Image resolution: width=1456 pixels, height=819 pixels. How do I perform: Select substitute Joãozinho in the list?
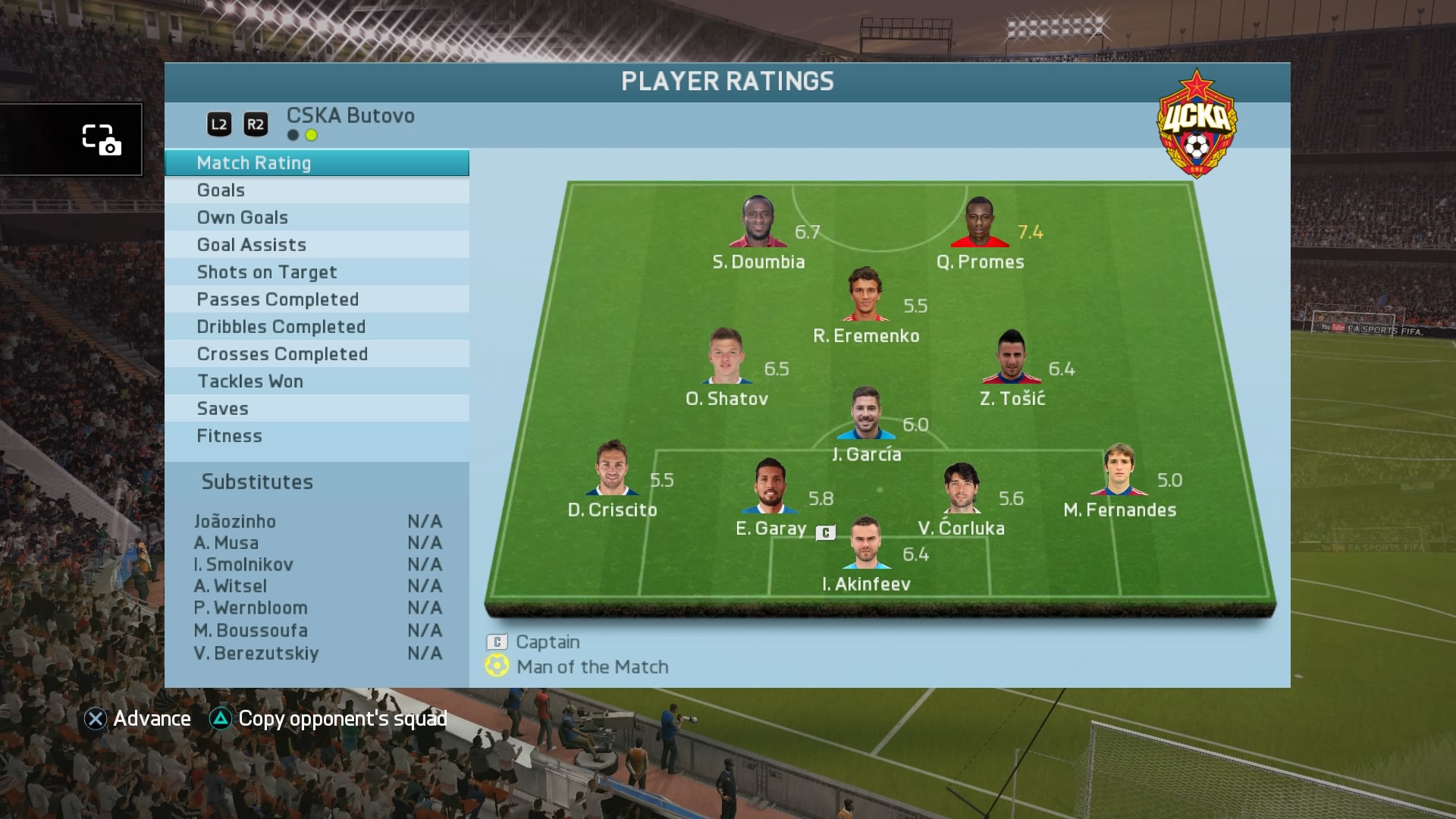coord(317,522)
